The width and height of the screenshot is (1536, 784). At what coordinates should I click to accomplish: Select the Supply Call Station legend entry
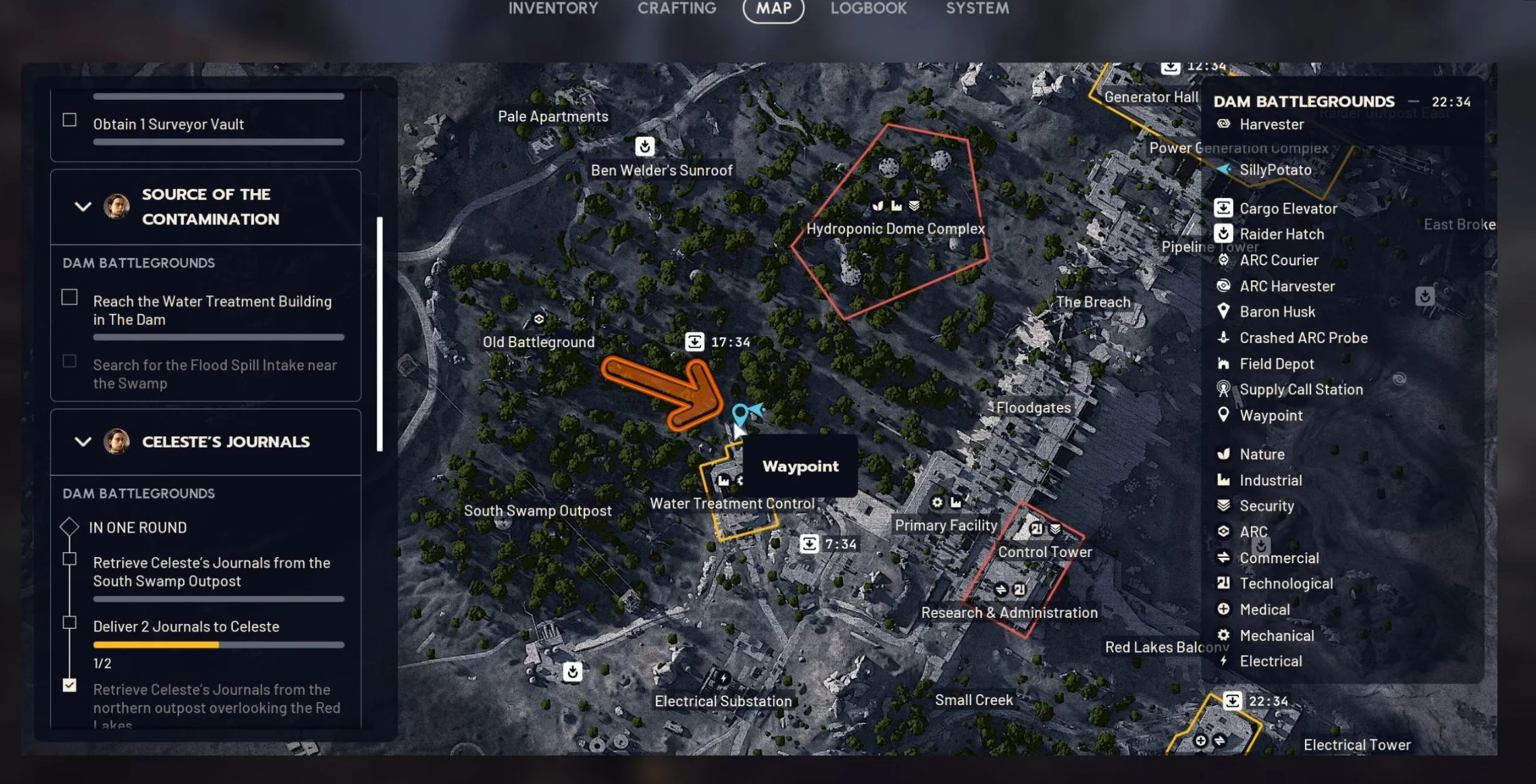(x=1300, y=390)
